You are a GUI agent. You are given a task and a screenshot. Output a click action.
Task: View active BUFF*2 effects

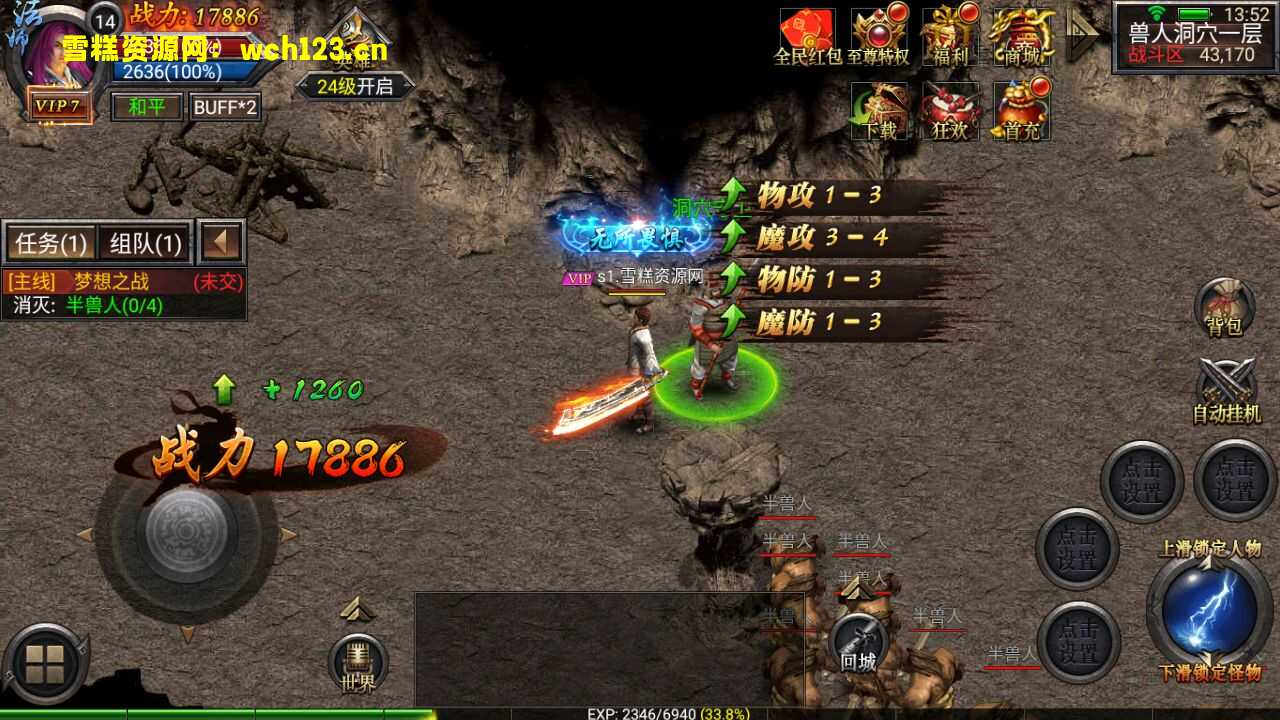[x=225, y=106]
